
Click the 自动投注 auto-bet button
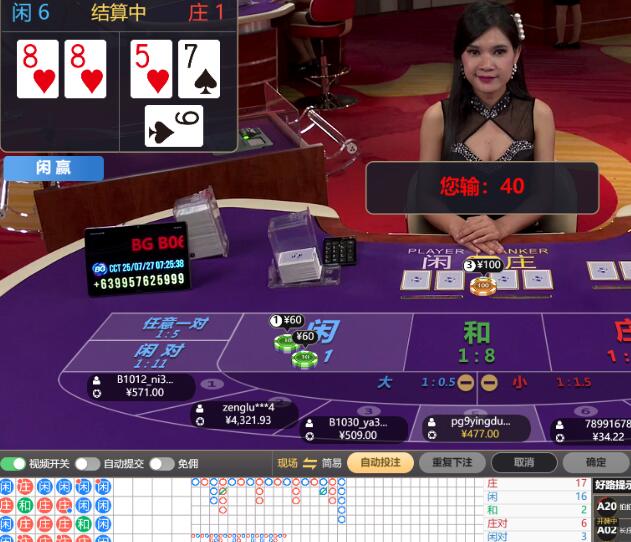[x=379, y=463]
